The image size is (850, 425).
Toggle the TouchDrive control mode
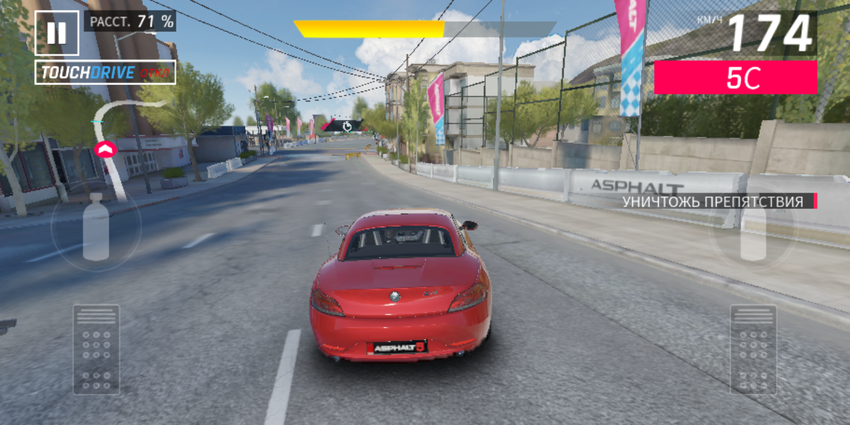[105, 72]
